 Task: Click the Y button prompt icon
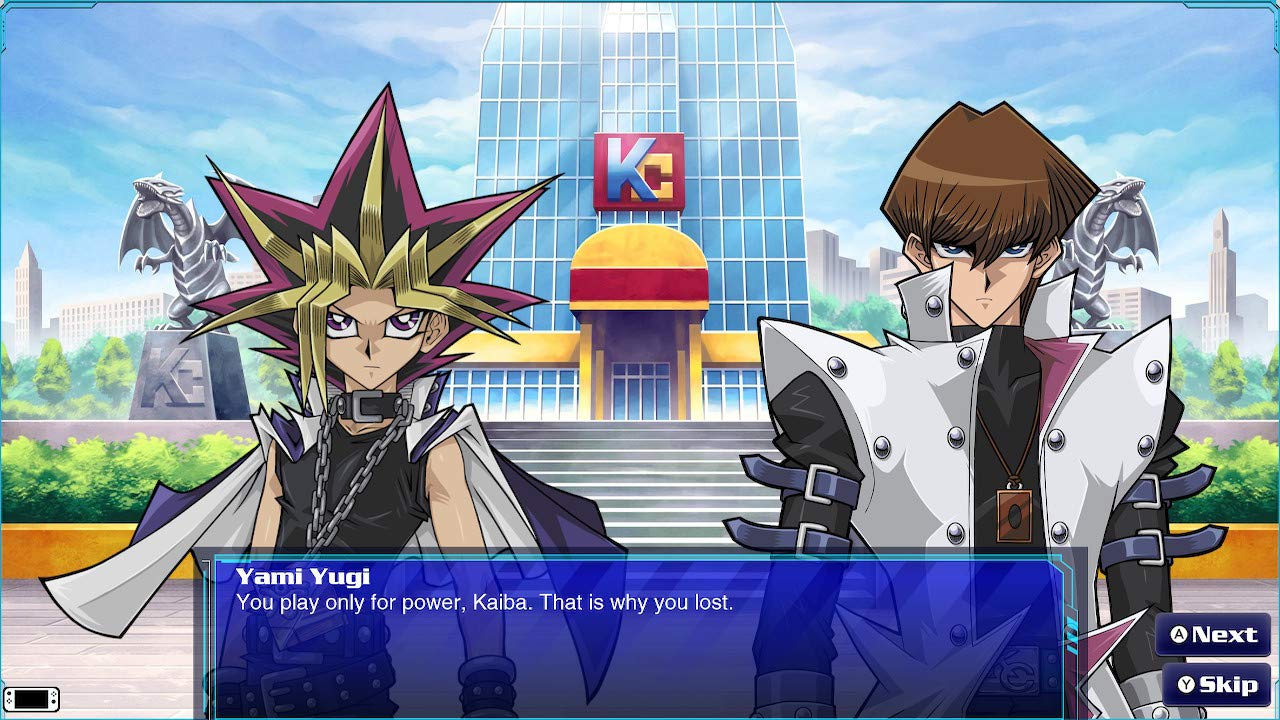(x=1185, y=684)
